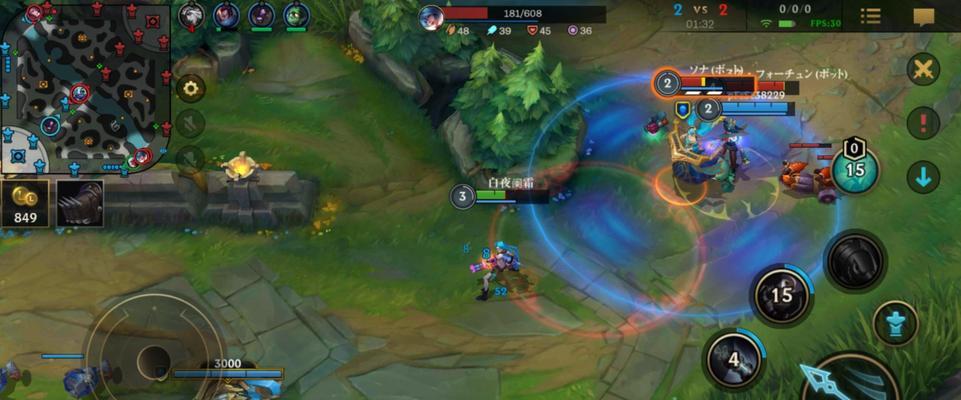Use the ability with 15 second cooldown
Screen dimensions: 961x400
tap(782, 296)
